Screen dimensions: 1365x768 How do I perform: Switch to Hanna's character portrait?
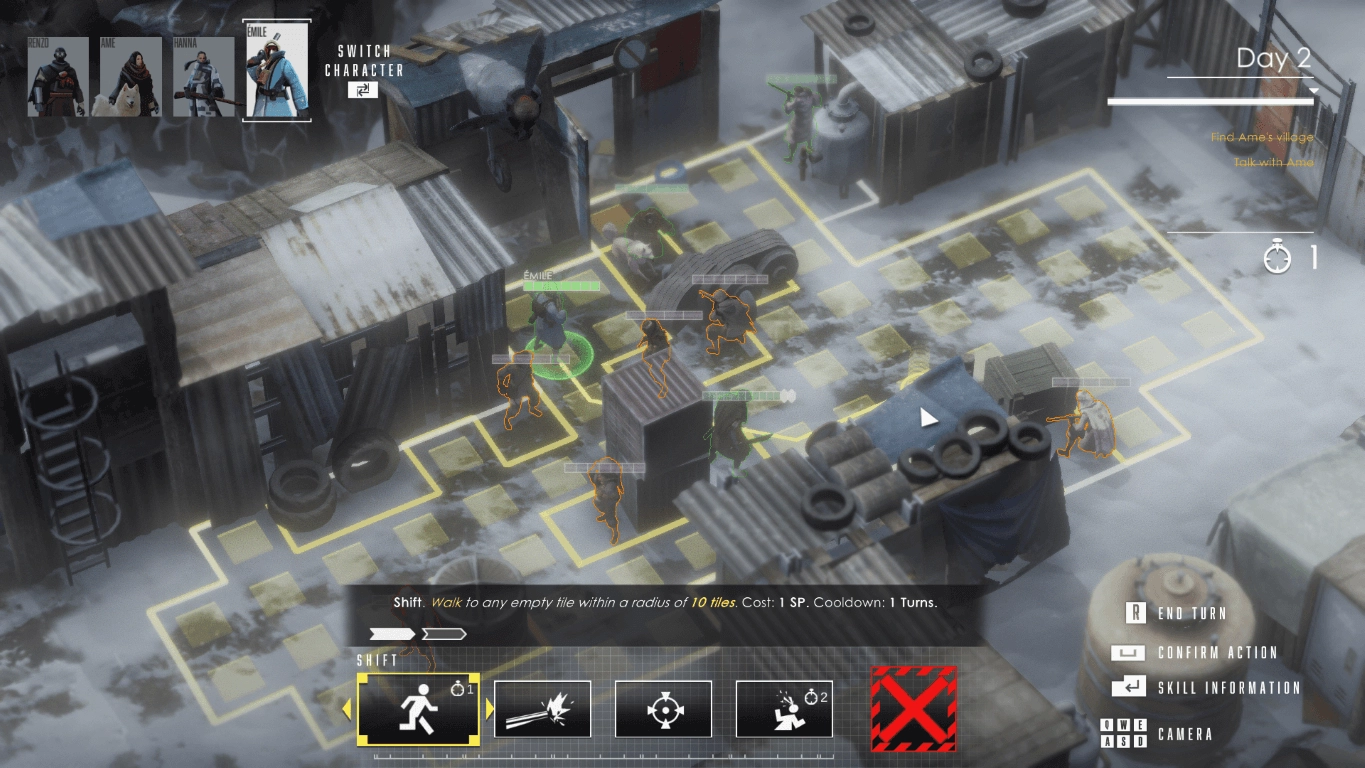click(203, 77)
